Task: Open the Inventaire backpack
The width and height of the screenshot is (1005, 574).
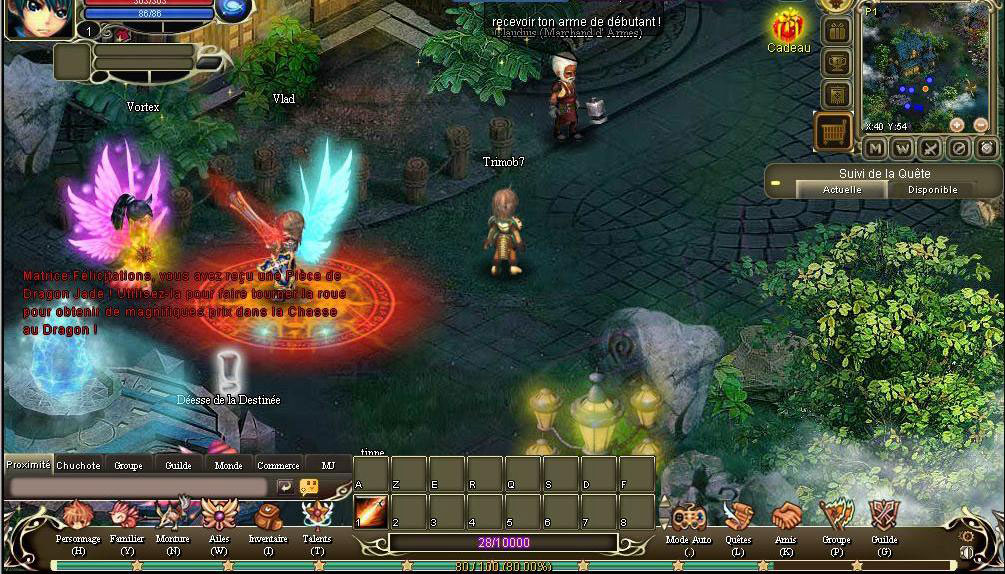Action: coord(268,518)
